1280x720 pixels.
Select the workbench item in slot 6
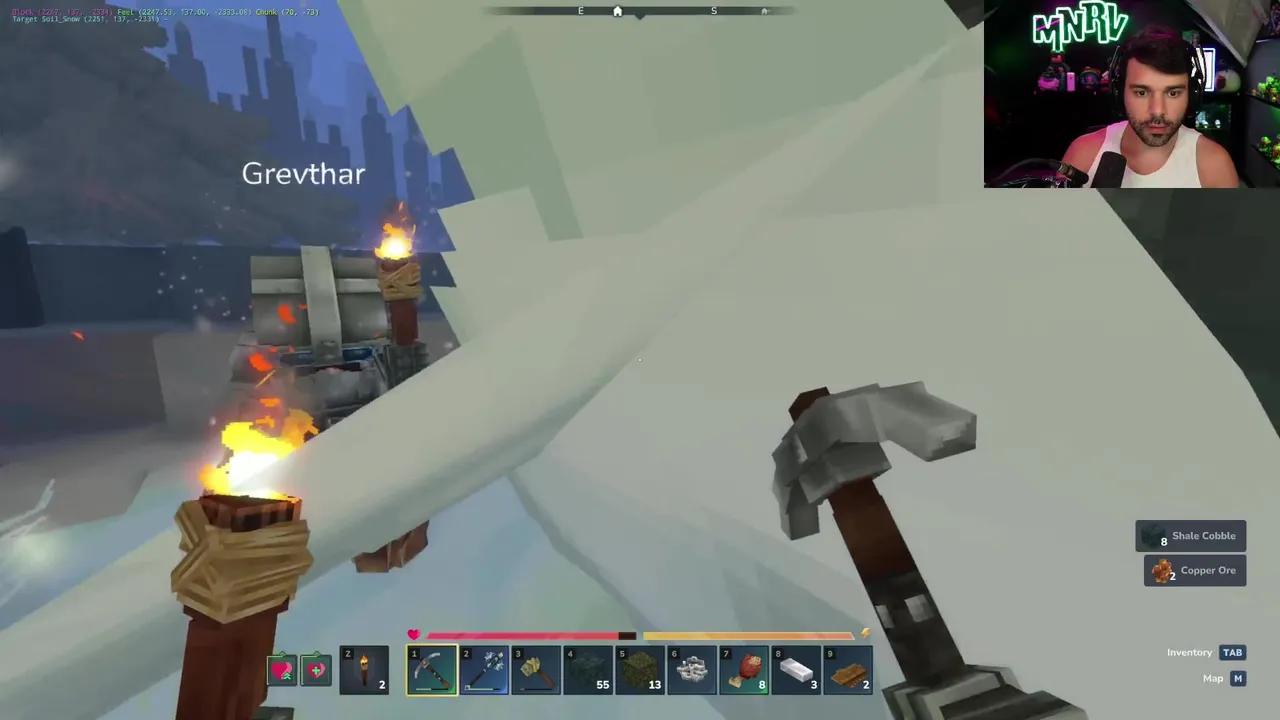coord(693,668)
